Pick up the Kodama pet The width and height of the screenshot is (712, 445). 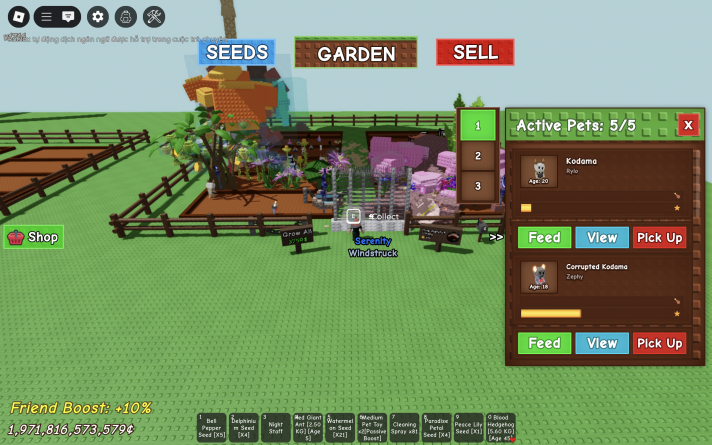[659, 237]
